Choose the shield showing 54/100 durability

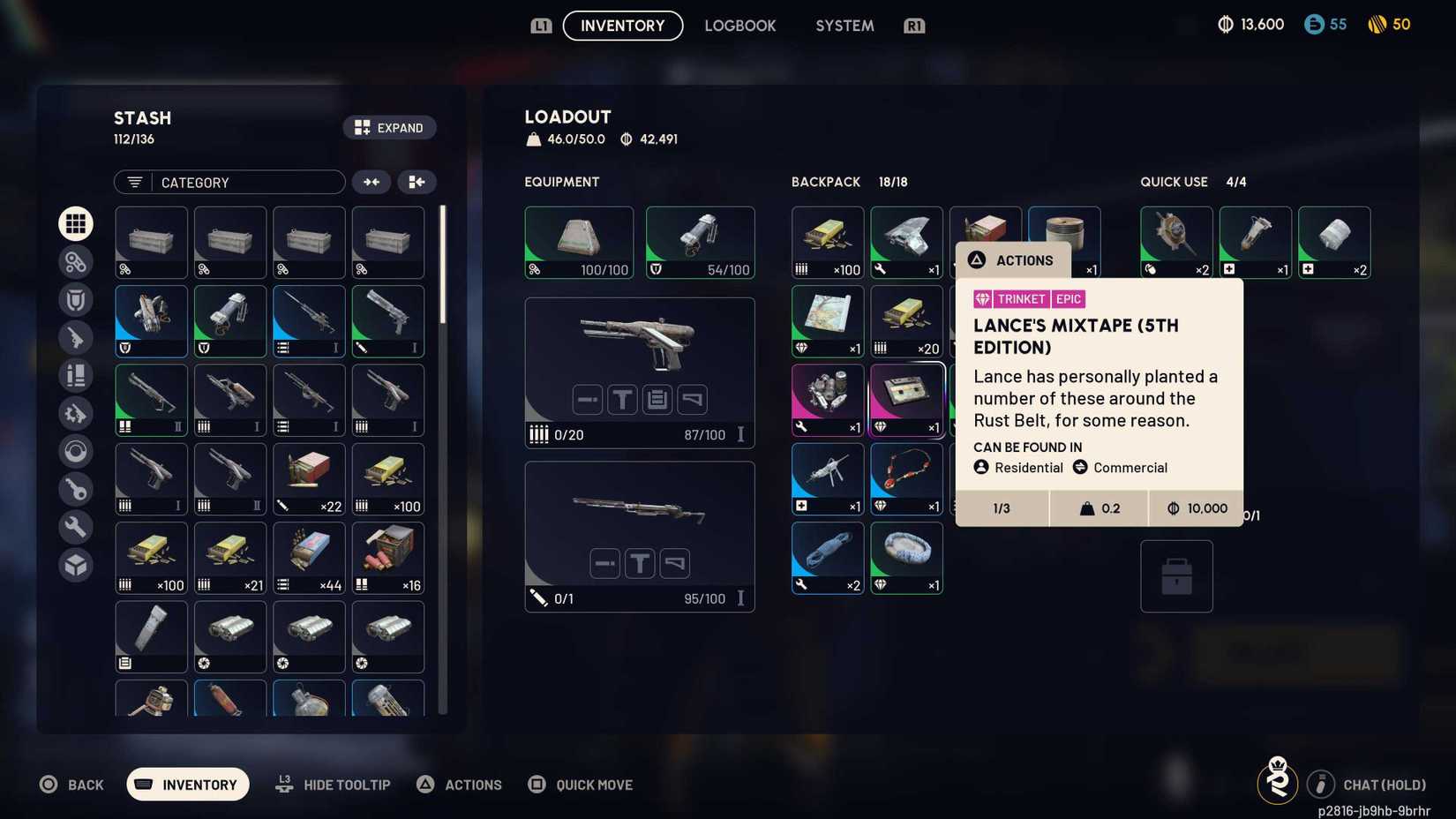(700, 242)
